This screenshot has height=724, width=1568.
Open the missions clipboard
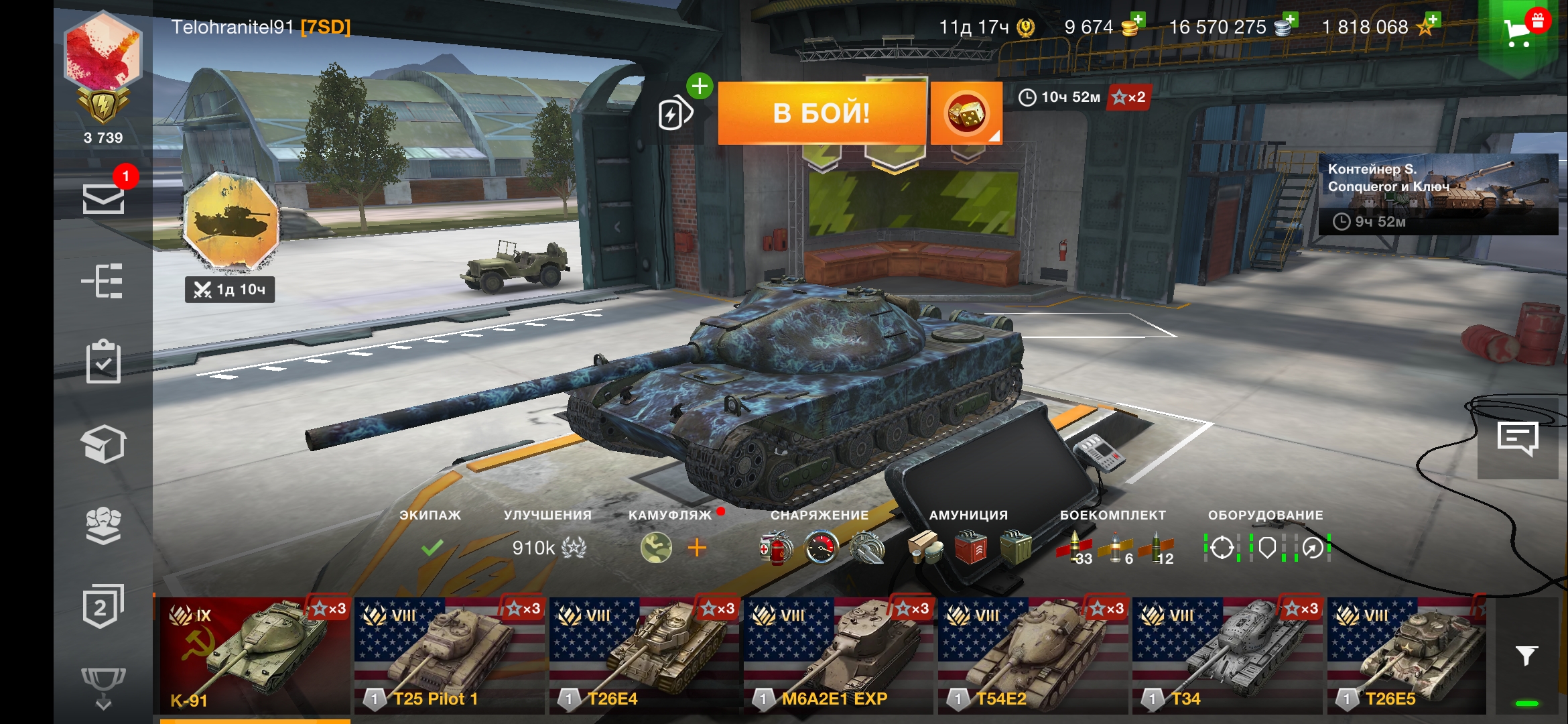tap(103, 362)
